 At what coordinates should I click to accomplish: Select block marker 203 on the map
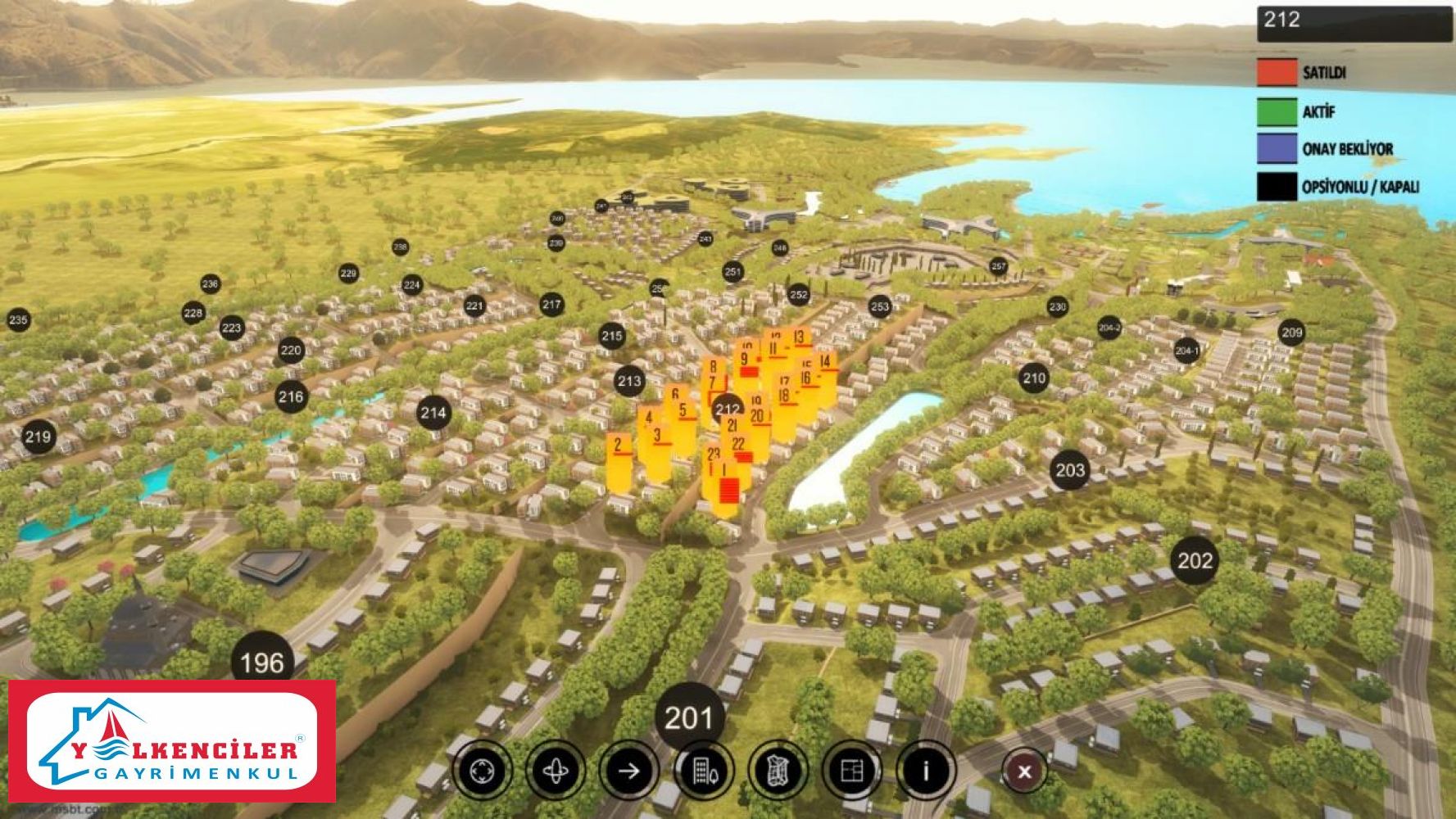tap(1070, 470)
